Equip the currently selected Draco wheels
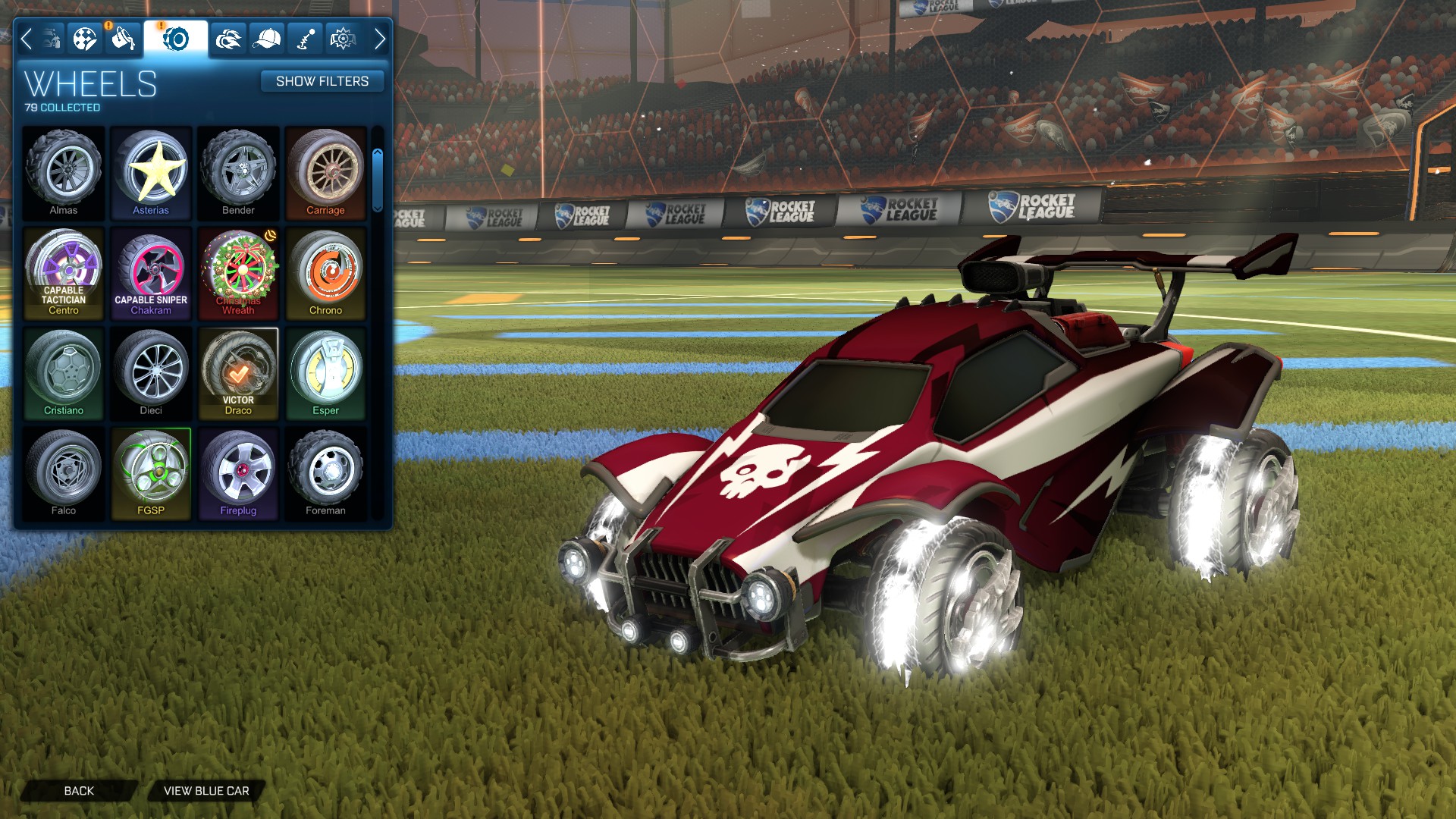Image resolution: width=1456 pixels, height=819 pixels. [239, 371]
